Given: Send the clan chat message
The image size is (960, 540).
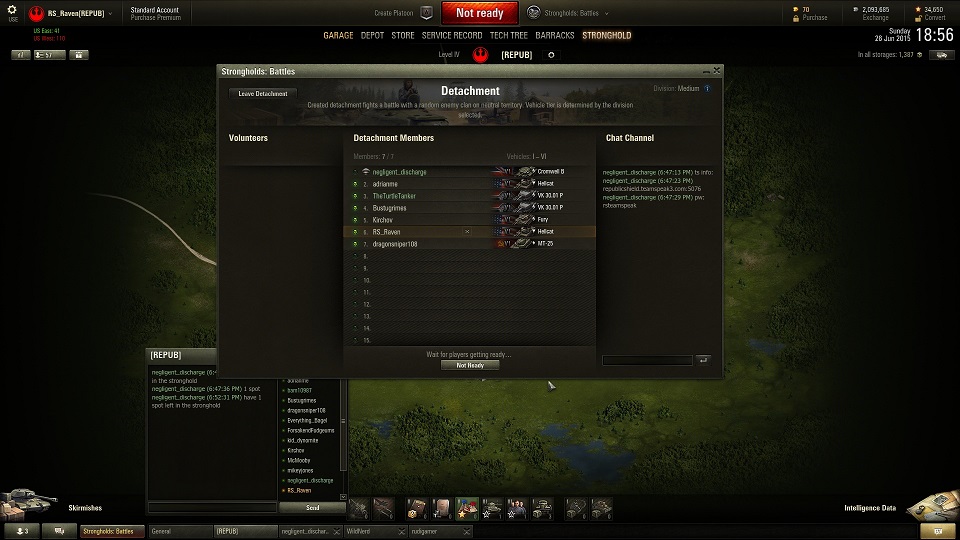Looking at the screenshot, I should coord(312,508).
